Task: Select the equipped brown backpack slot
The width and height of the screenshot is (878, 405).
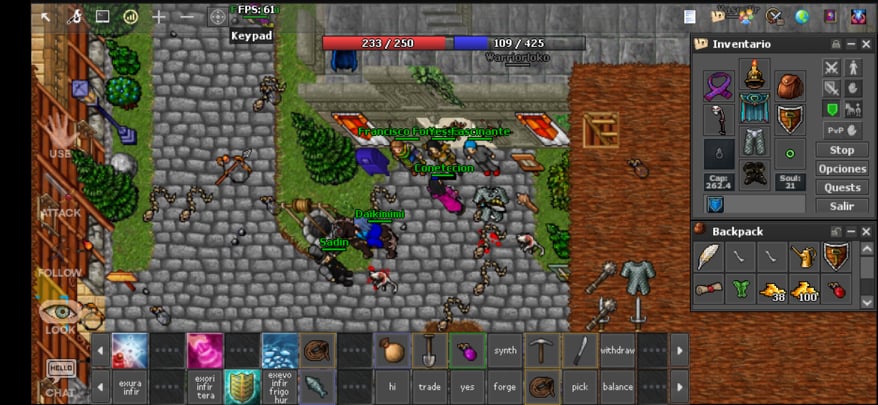Action: click(790, 86)
